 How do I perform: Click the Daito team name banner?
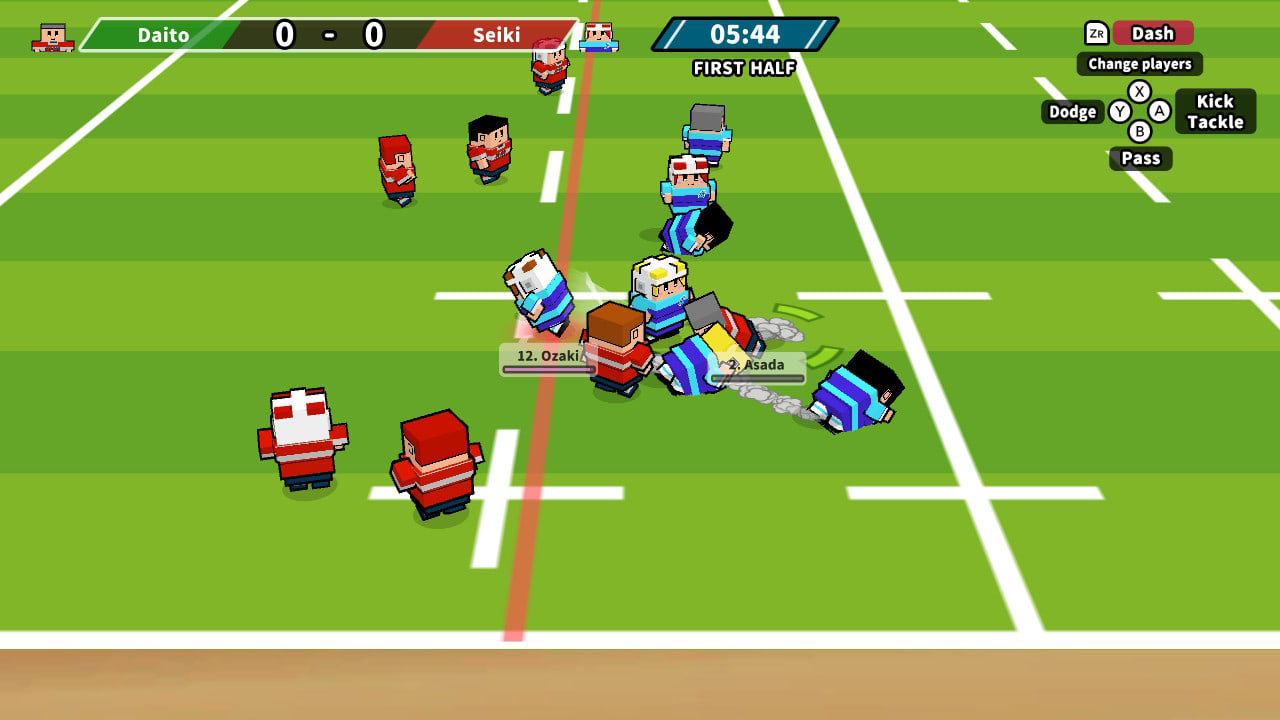click(165, 34)
